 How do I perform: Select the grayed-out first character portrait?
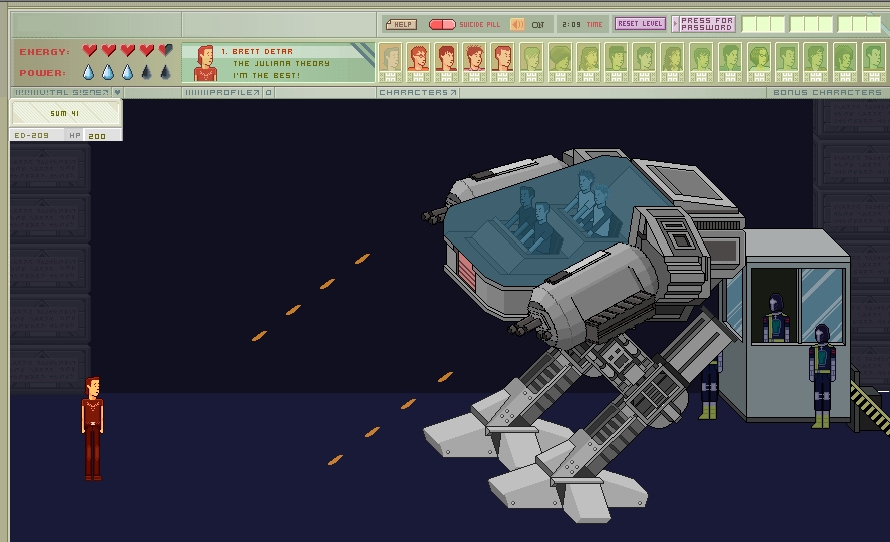coord(390,60)
